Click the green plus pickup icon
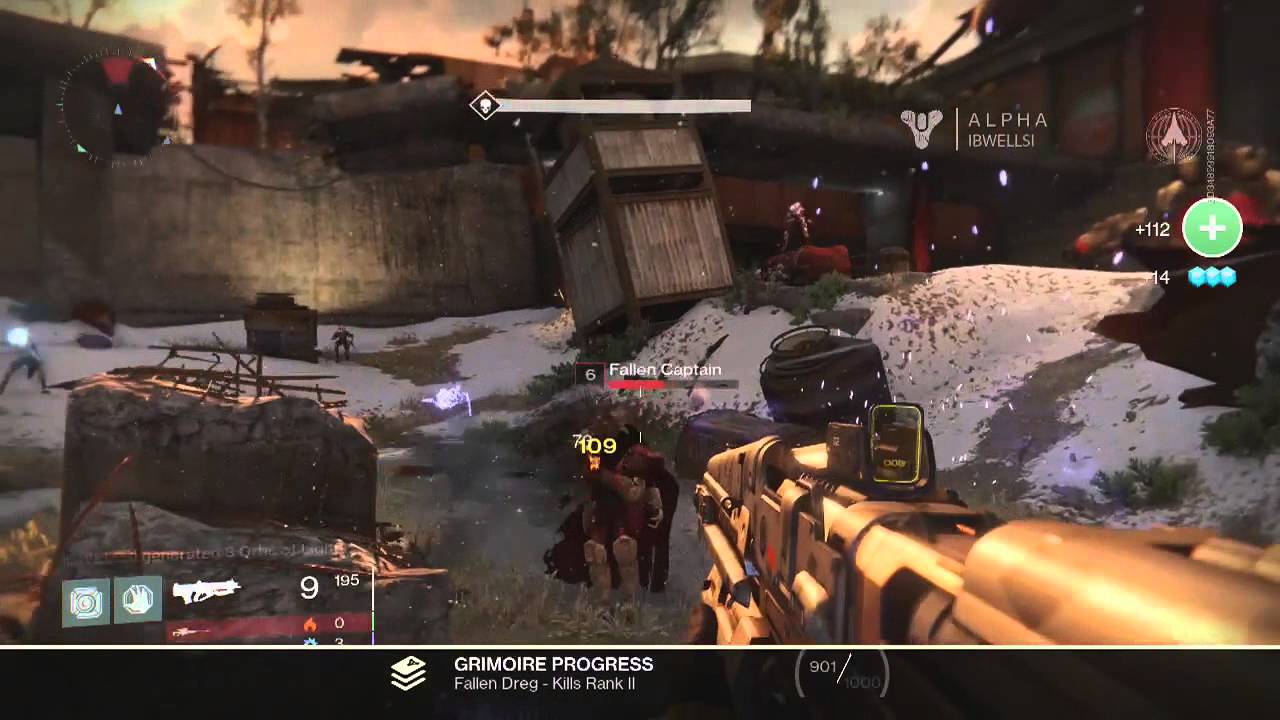This screenshot has width=1280, height=720. tap(1212, 228)
